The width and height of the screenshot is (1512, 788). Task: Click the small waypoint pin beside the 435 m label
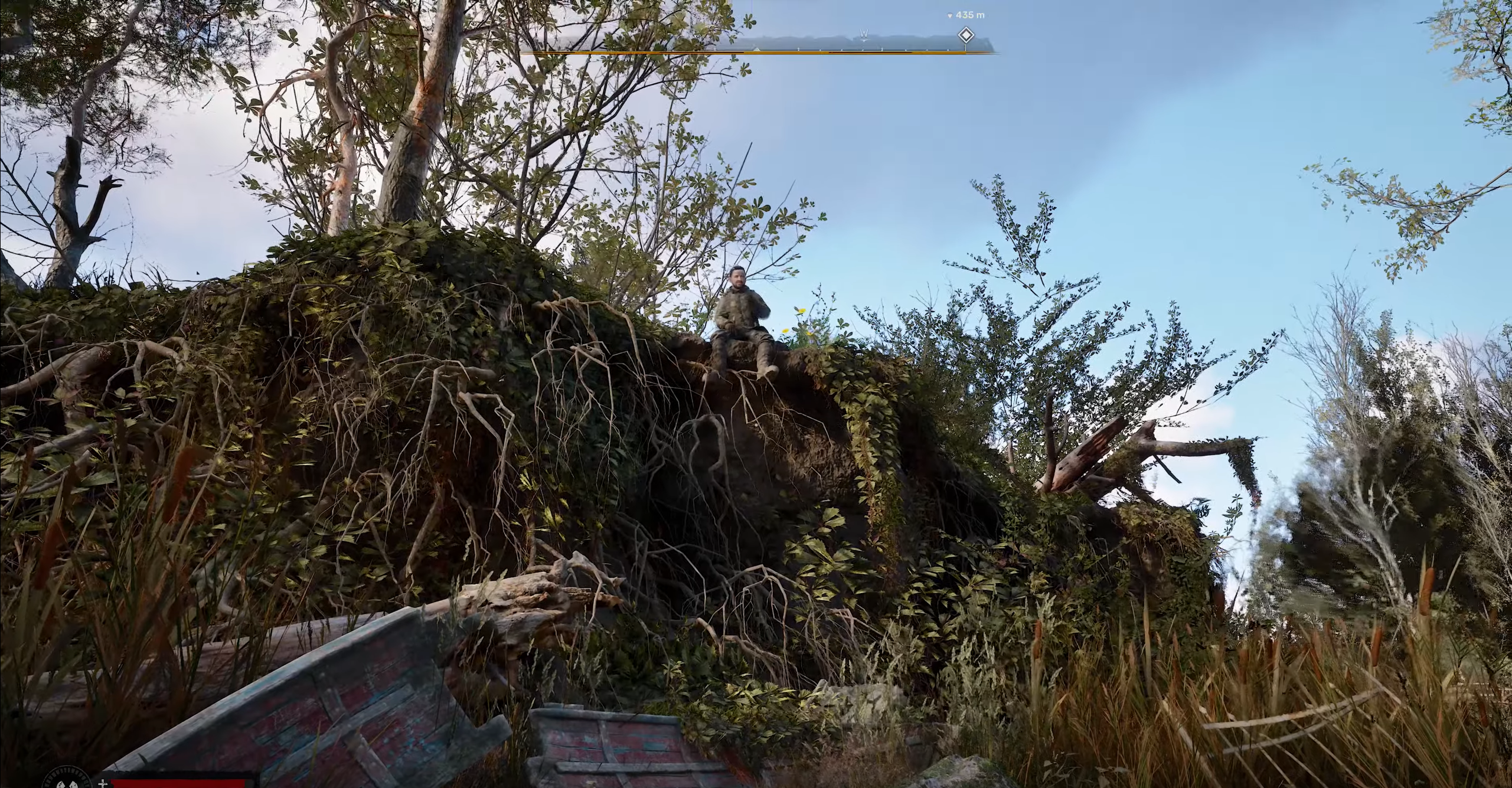pyautogui.click(x=951, y=15)
